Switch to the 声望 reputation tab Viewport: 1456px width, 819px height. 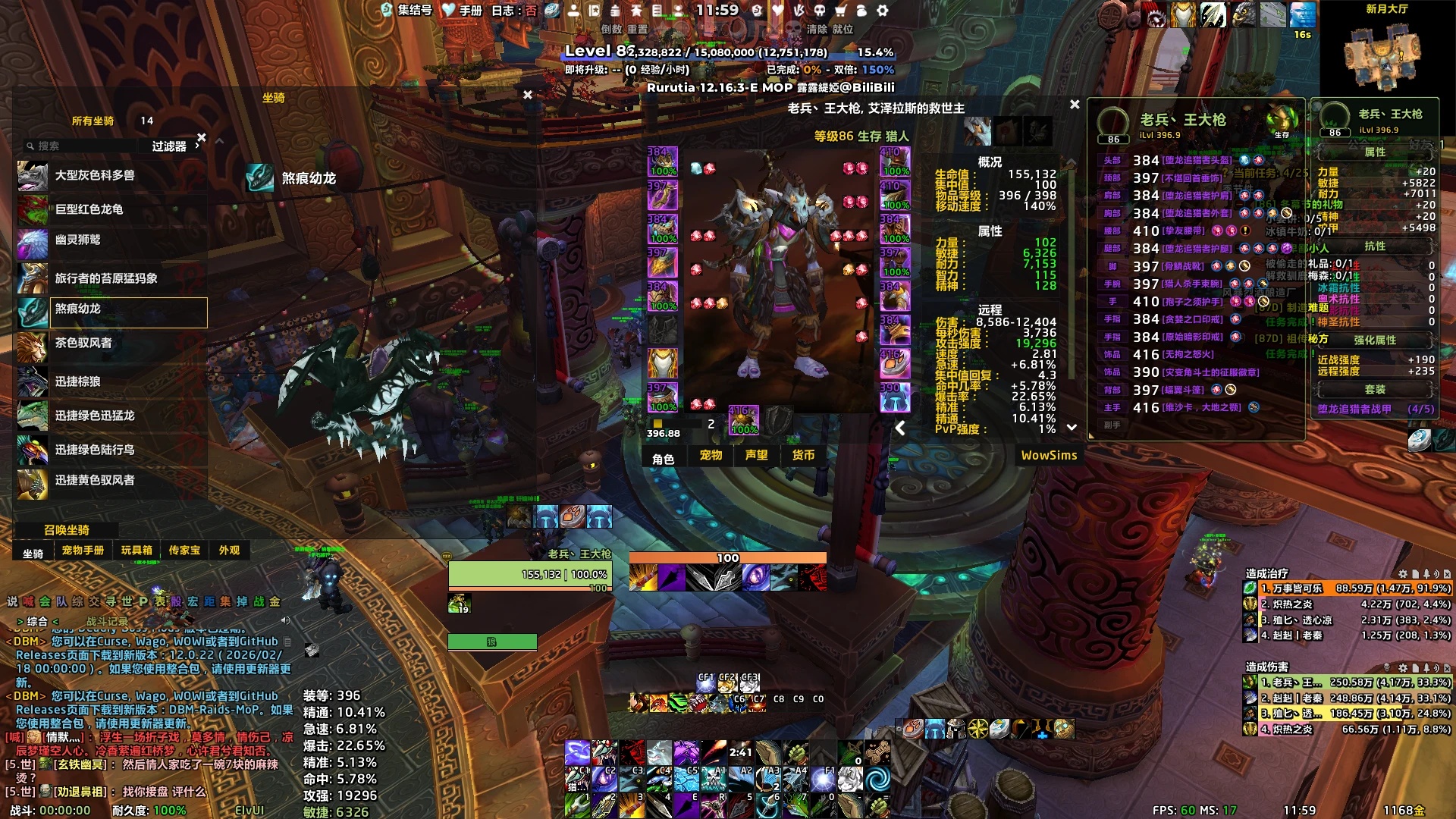pyautogui.click(x=756, y=456)
